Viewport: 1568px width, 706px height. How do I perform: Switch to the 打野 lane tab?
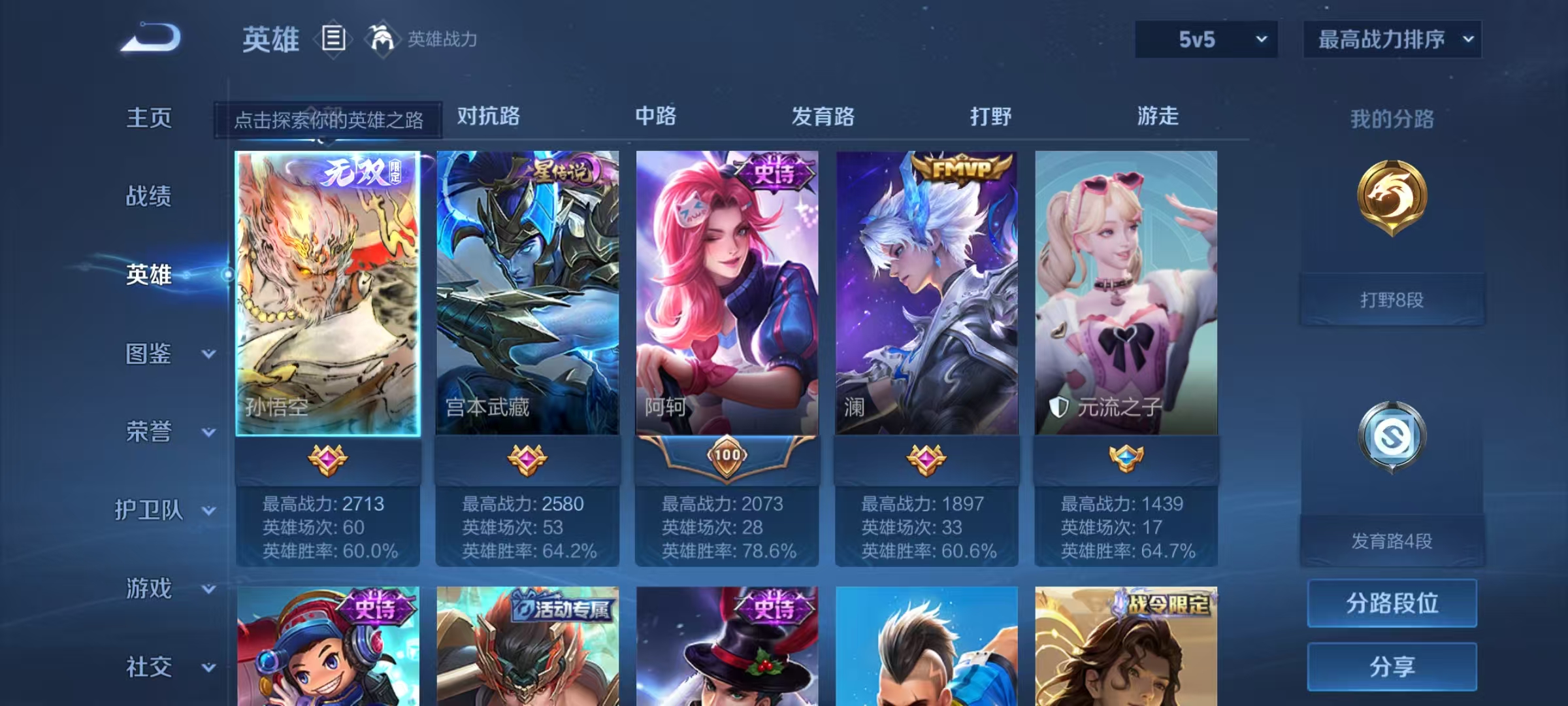(991, 118)
